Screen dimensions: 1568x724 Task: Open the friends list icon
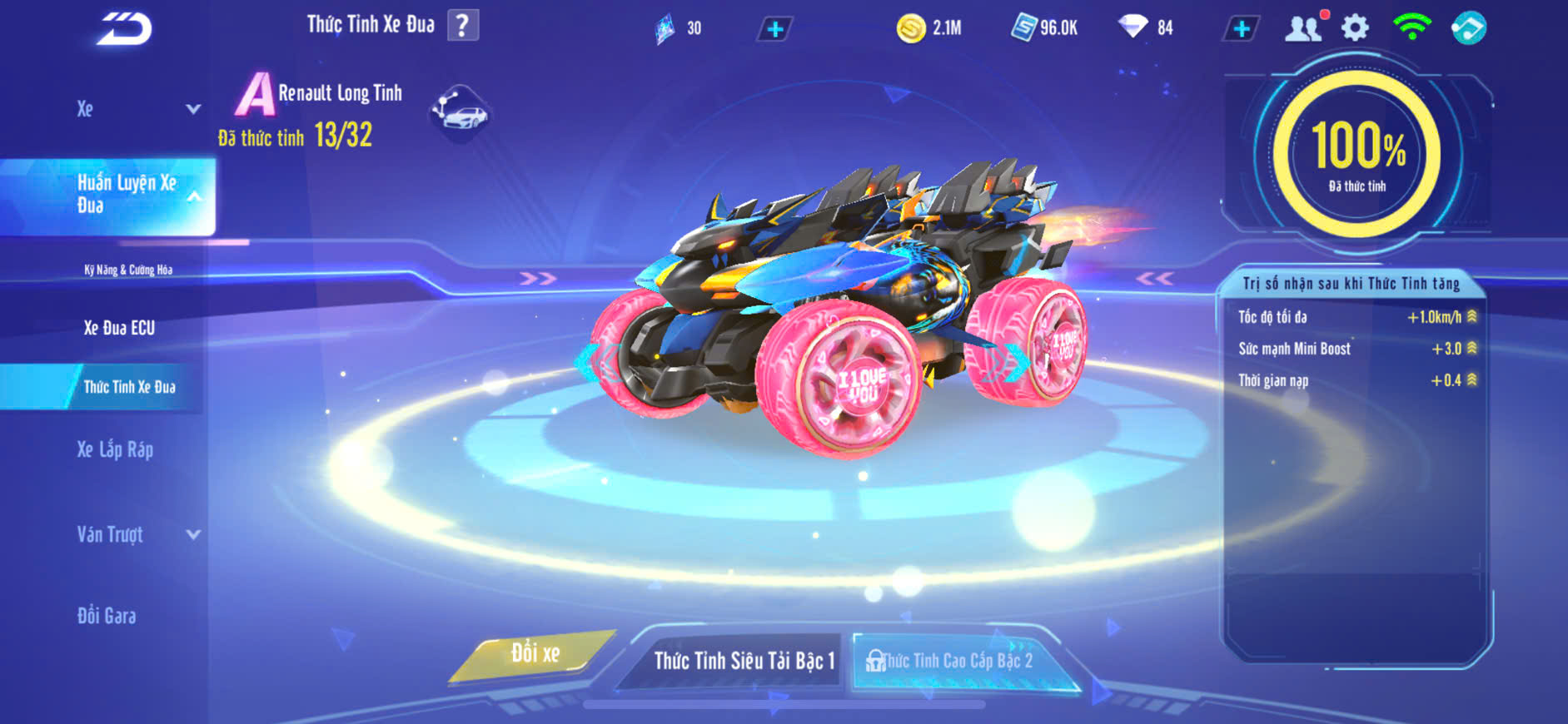(1303, 28)
